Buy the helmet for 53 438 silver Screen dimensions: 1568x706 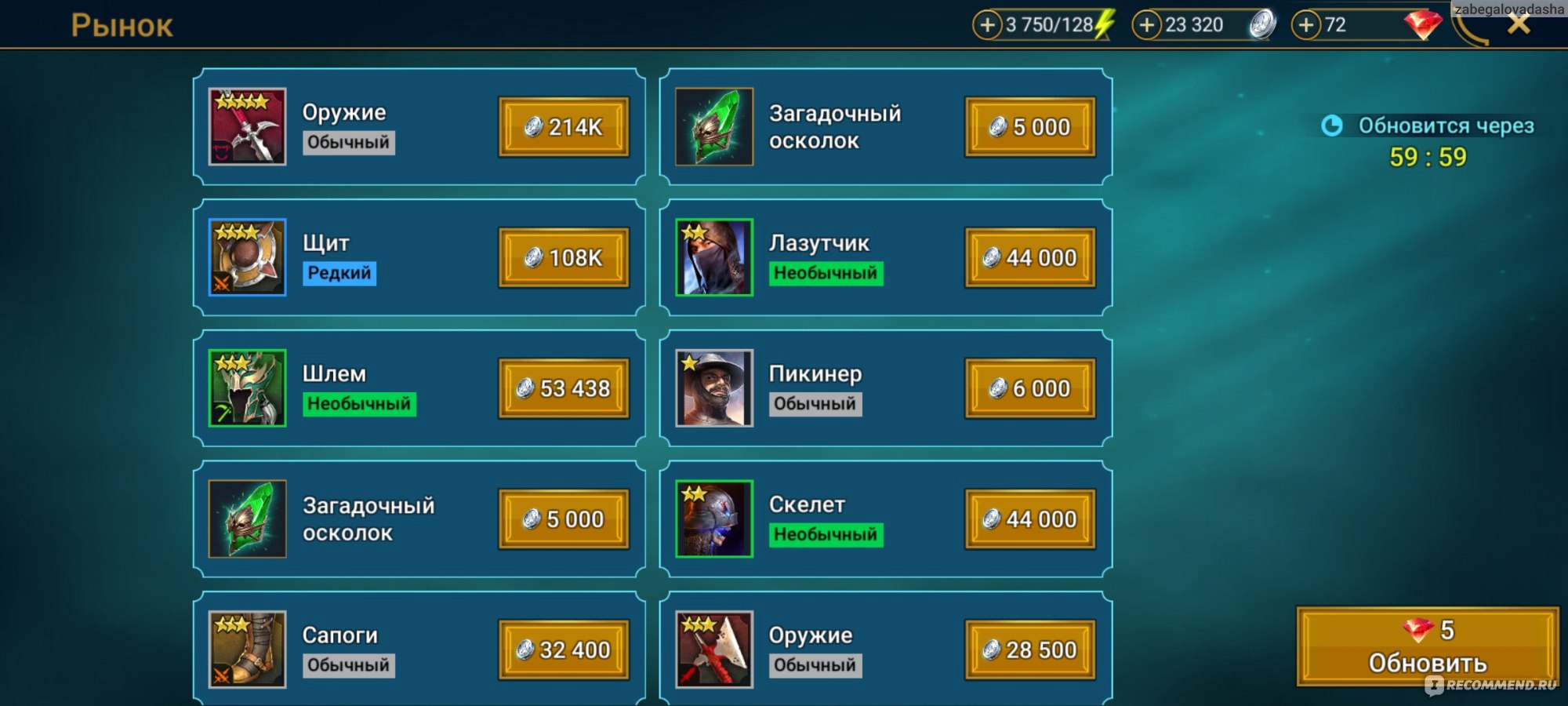click(564, 388)
